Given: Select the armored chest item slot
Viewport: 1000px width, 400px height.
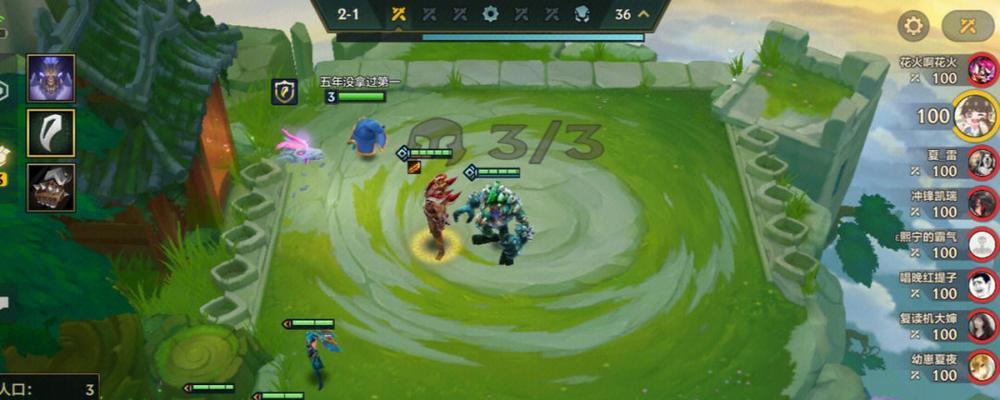Looking at the screenshot, I should coord(51,187).
